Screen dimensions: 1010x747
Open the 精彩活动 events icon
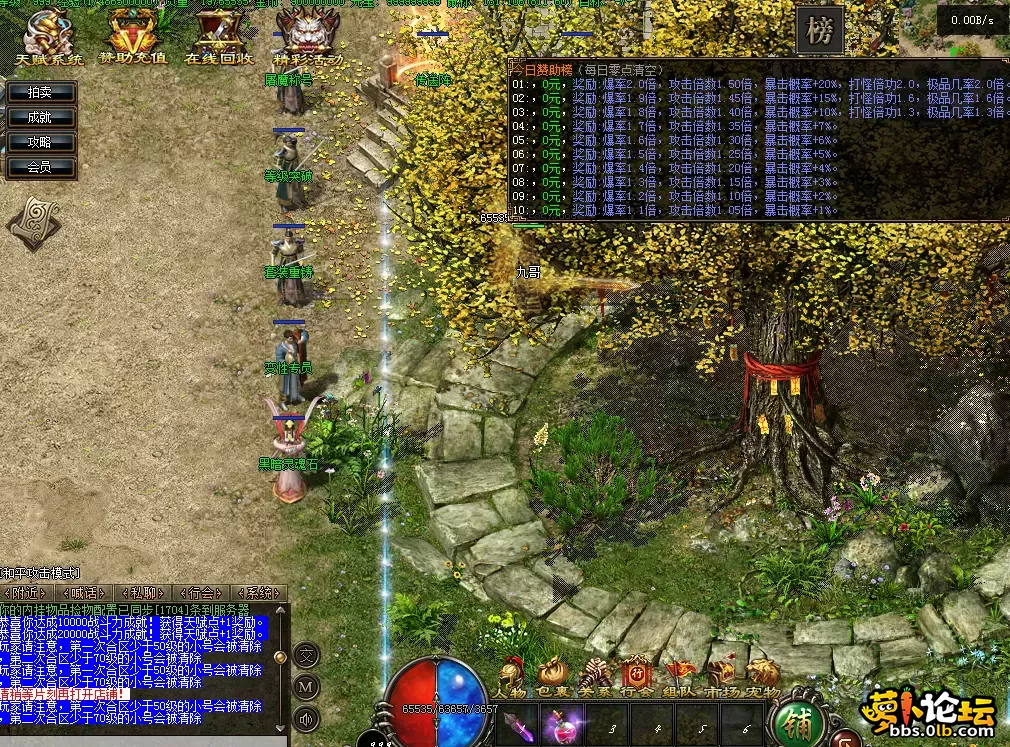click(307, 38)
